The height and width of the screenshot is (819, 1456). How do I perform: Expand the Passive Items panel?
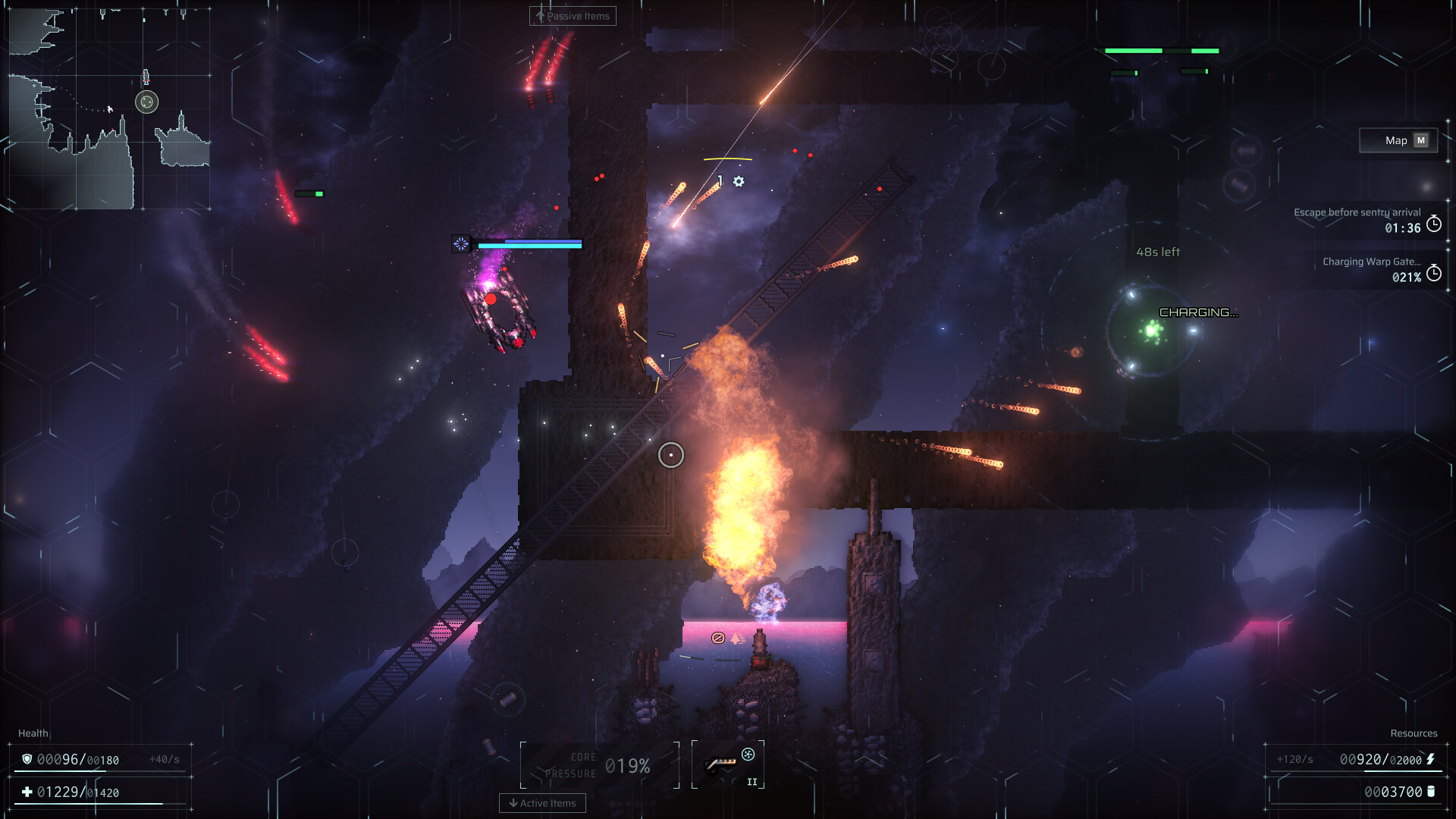coord(573,16)
